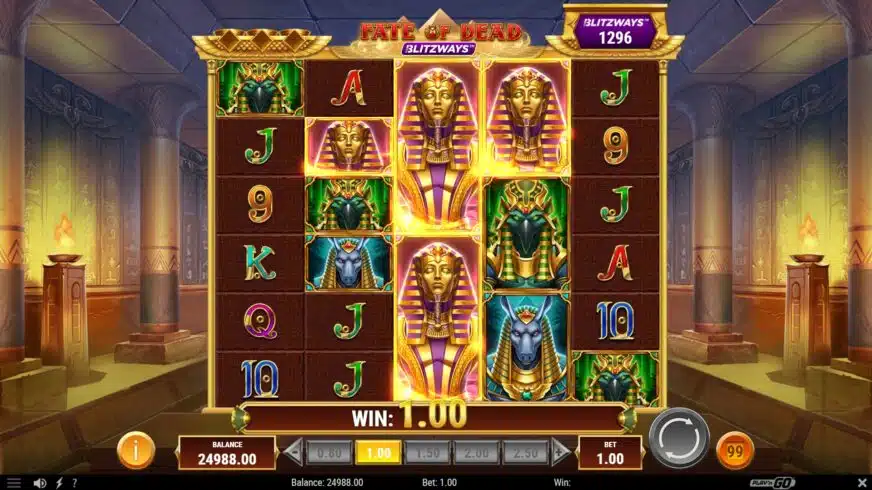Spin the reels with the circular arrow button
This screenshot has width=872, height=490.
[x=678, y=438]
